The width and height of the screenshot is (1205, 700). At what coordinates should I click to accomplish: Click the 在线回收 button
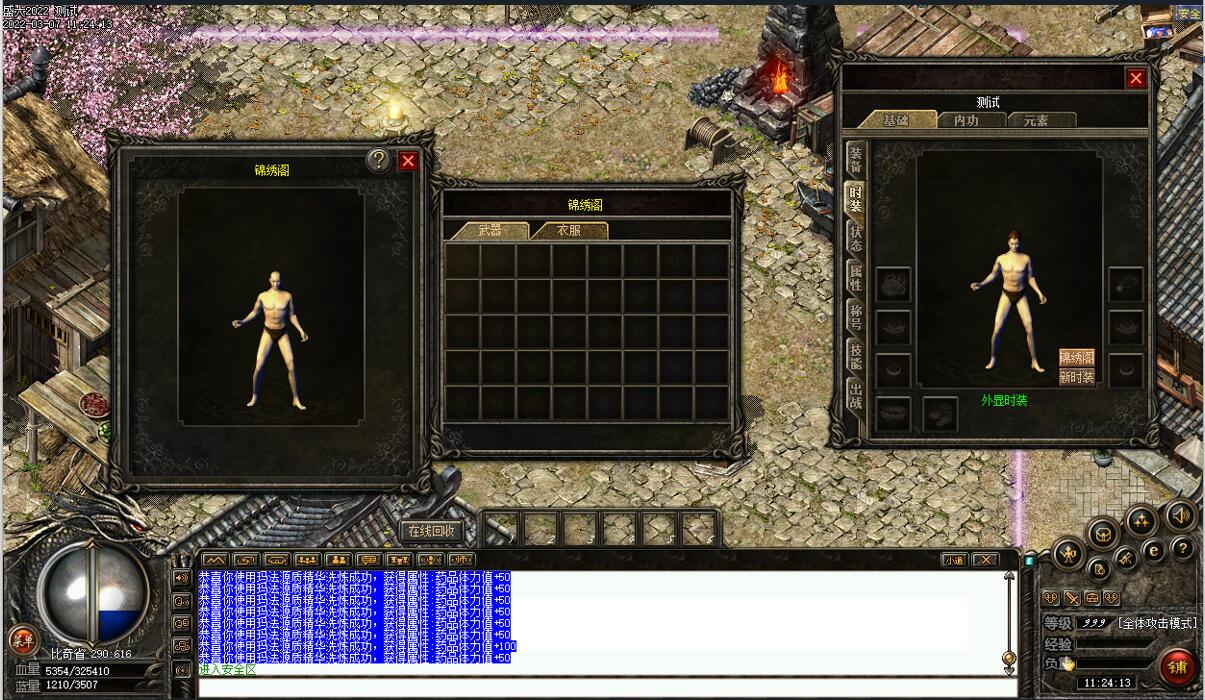pyautogui.click(x=431, y=530)
